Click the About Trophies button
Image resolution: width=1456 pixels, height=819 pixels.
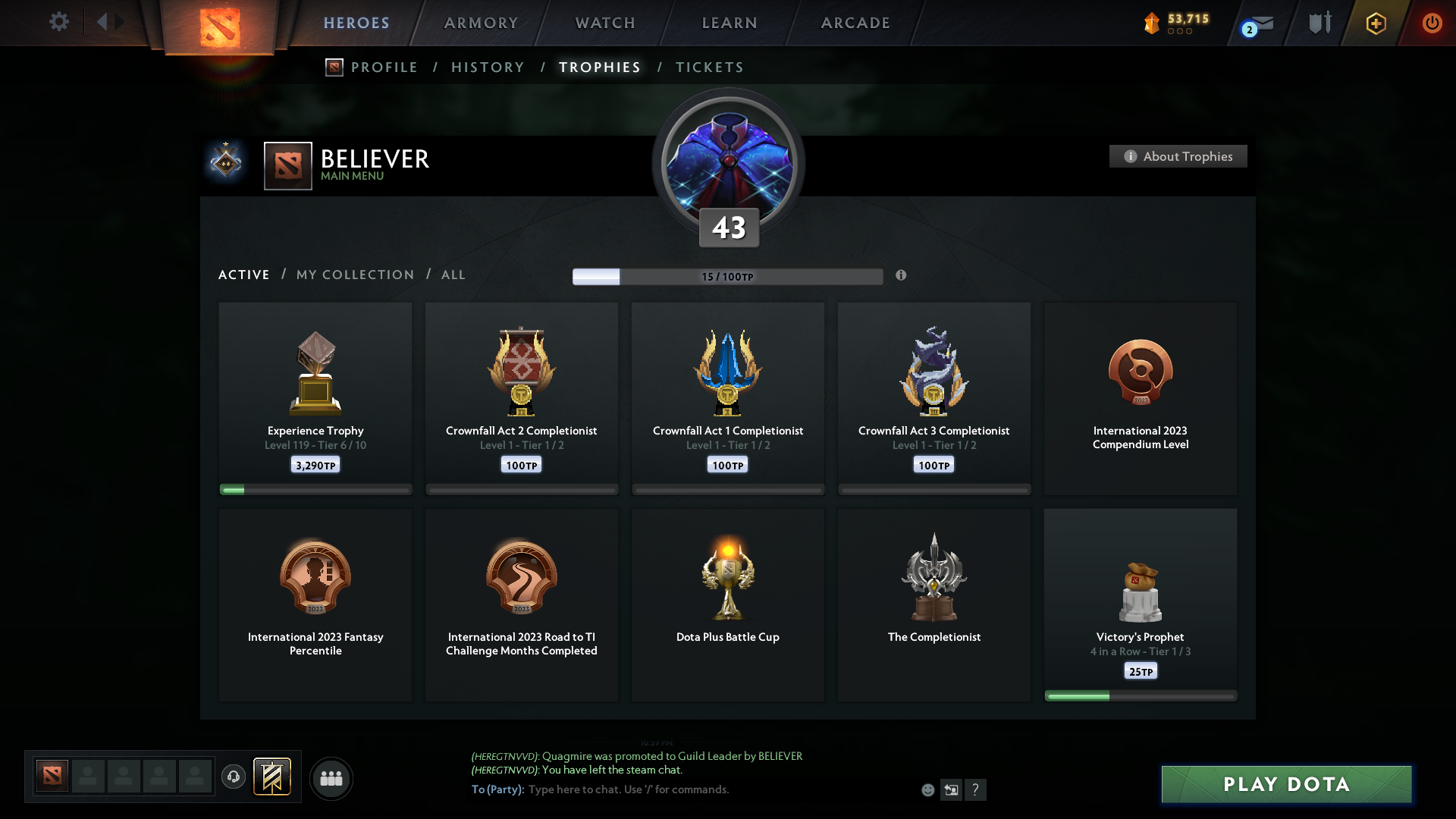[x=1177, y=156]
